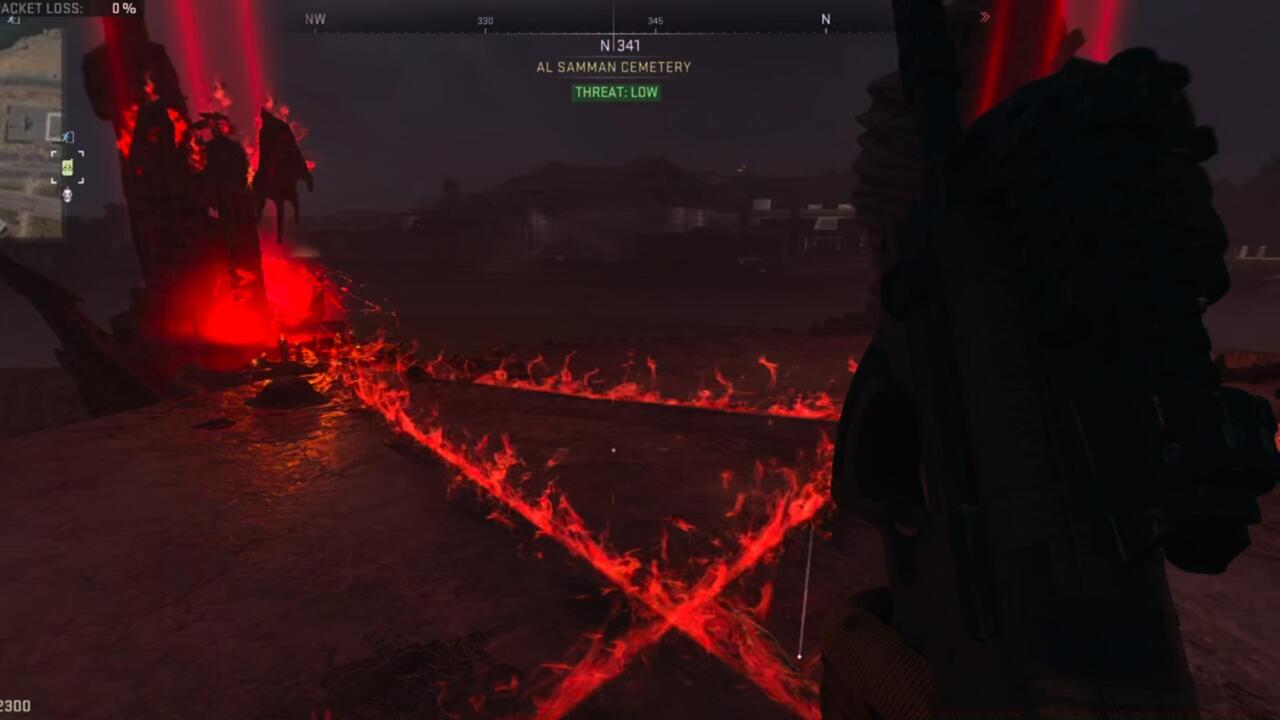Select the AL SAMMAN CEMETERY location label
This screenshot has width=1280, height=720.
(x=613, y=67)
